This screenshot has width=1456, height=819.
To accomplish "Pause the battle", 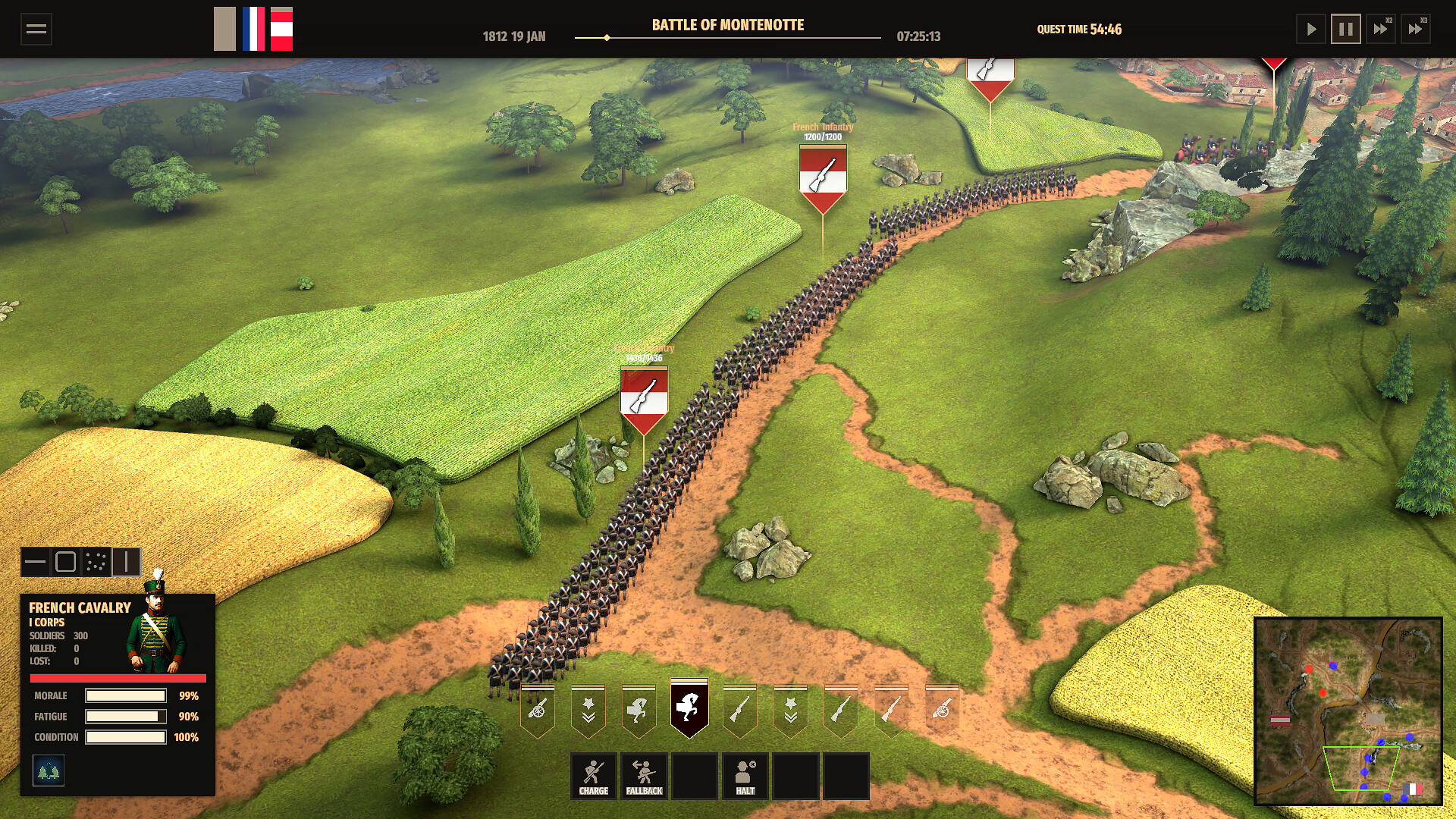I will [x=1345, y=30].
